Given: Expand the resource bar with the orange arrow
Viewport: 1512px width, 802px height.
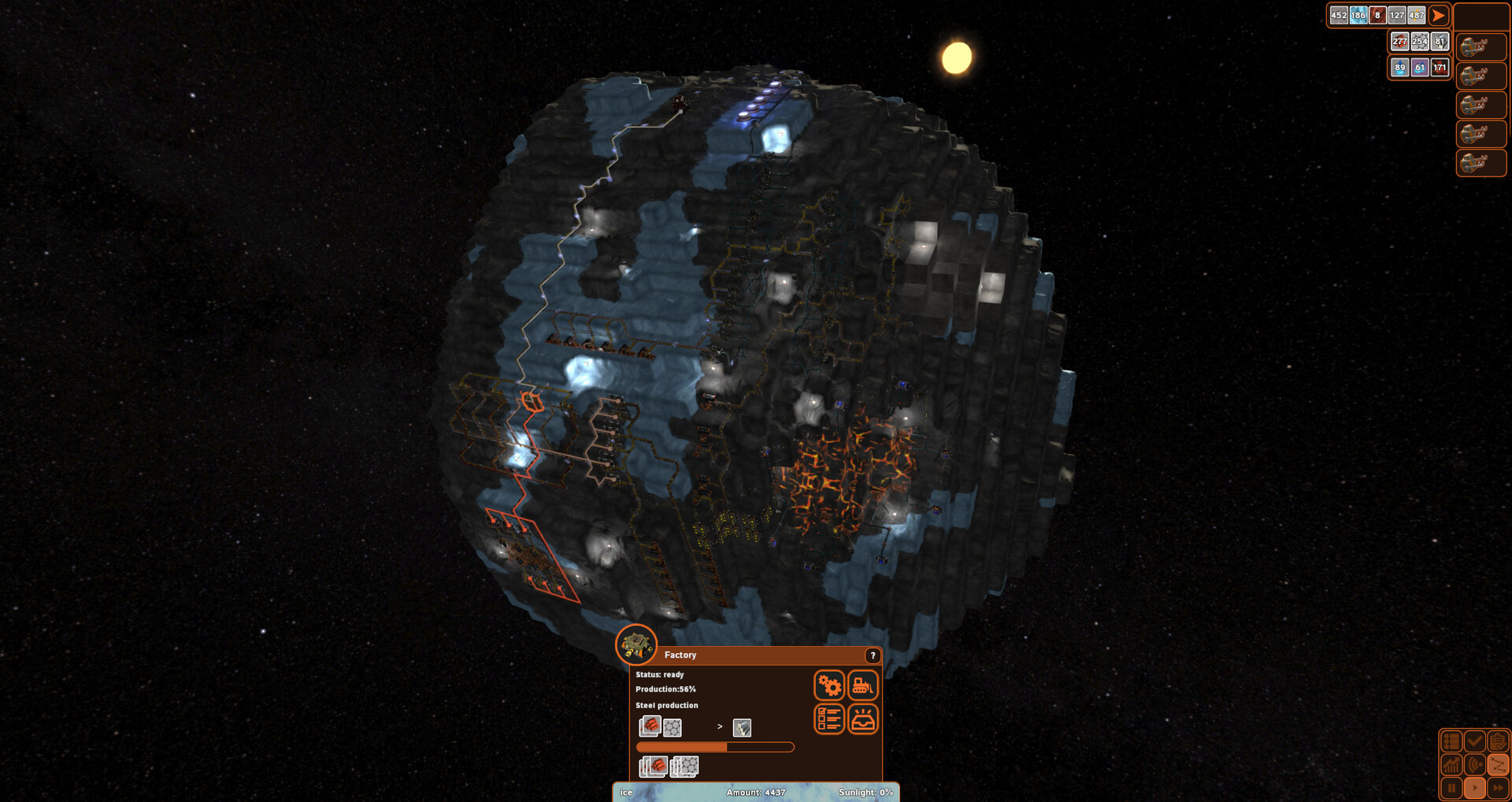Looking at the screenshot, I should [1439, 15].
